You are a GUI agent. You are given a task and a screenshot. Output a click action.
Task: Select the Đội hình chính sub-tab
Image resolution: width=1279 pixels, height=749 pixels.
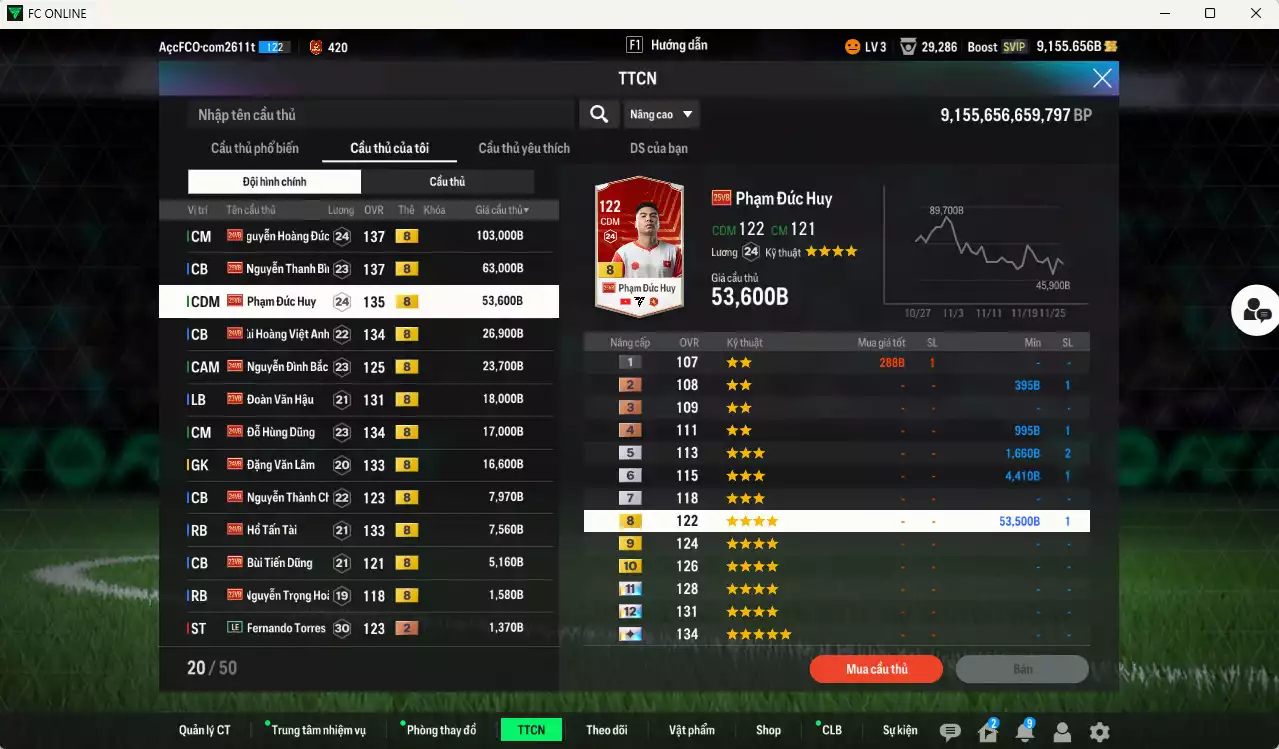pyautogui.click(x=274, y=182)
